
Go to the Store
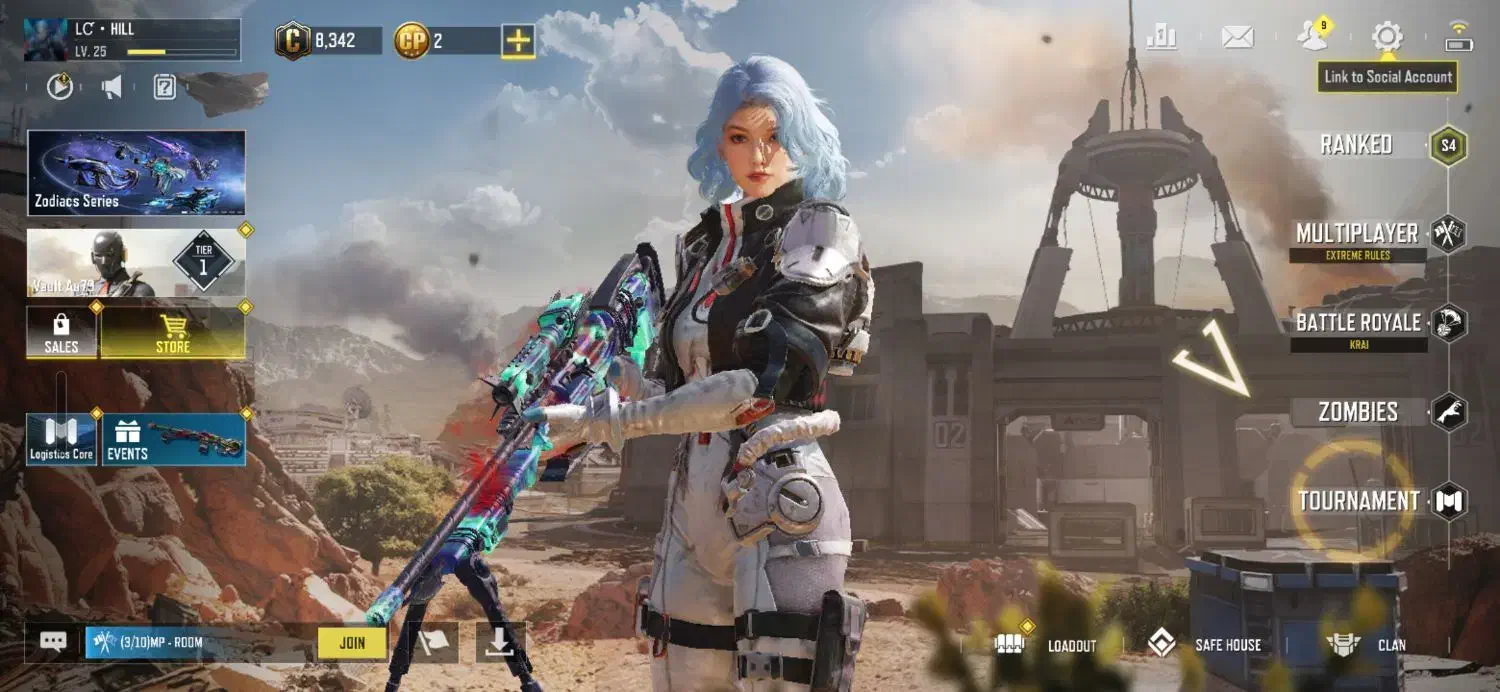[x=173, y=333]
